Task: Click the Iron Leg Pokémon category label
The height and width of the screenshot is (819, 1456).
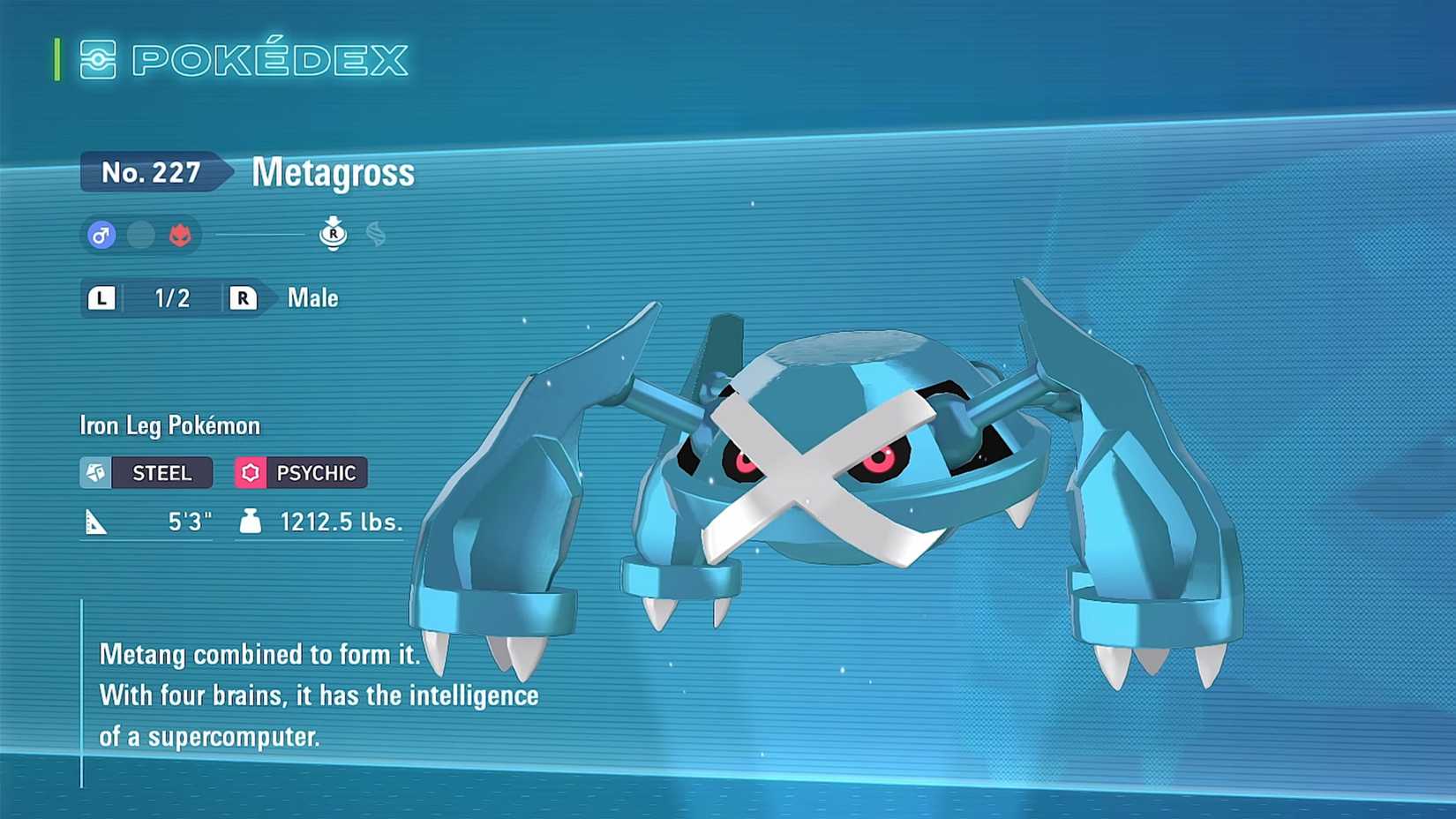Action: click(168, 425)
